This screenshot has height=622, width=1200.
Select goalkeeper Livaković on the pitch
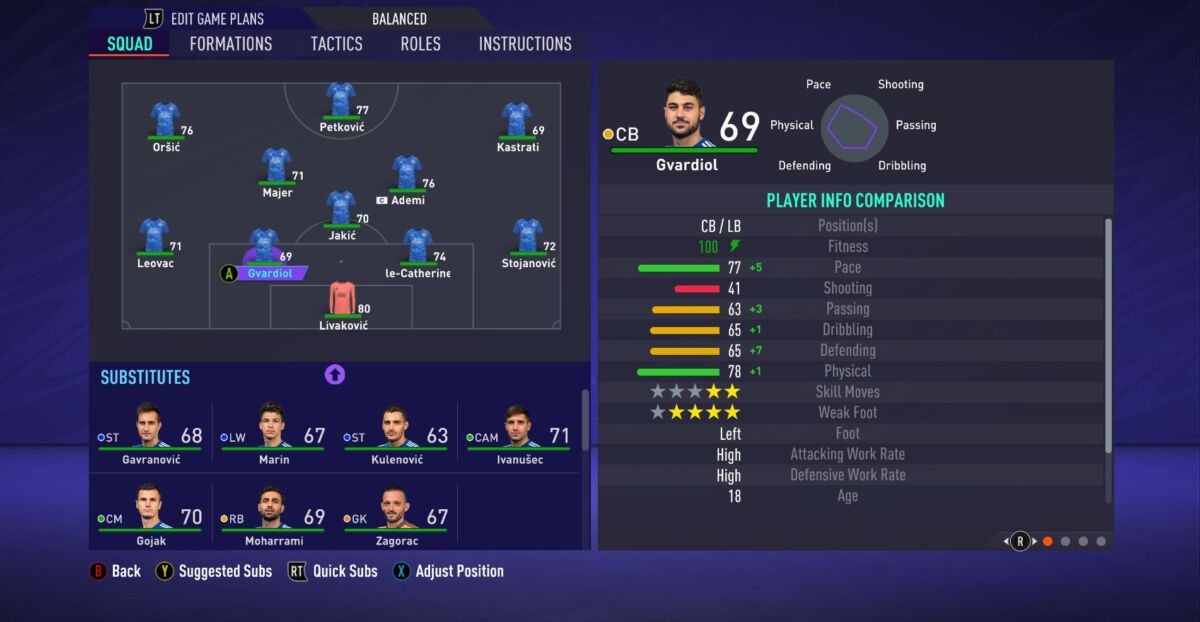click(342, 300)
